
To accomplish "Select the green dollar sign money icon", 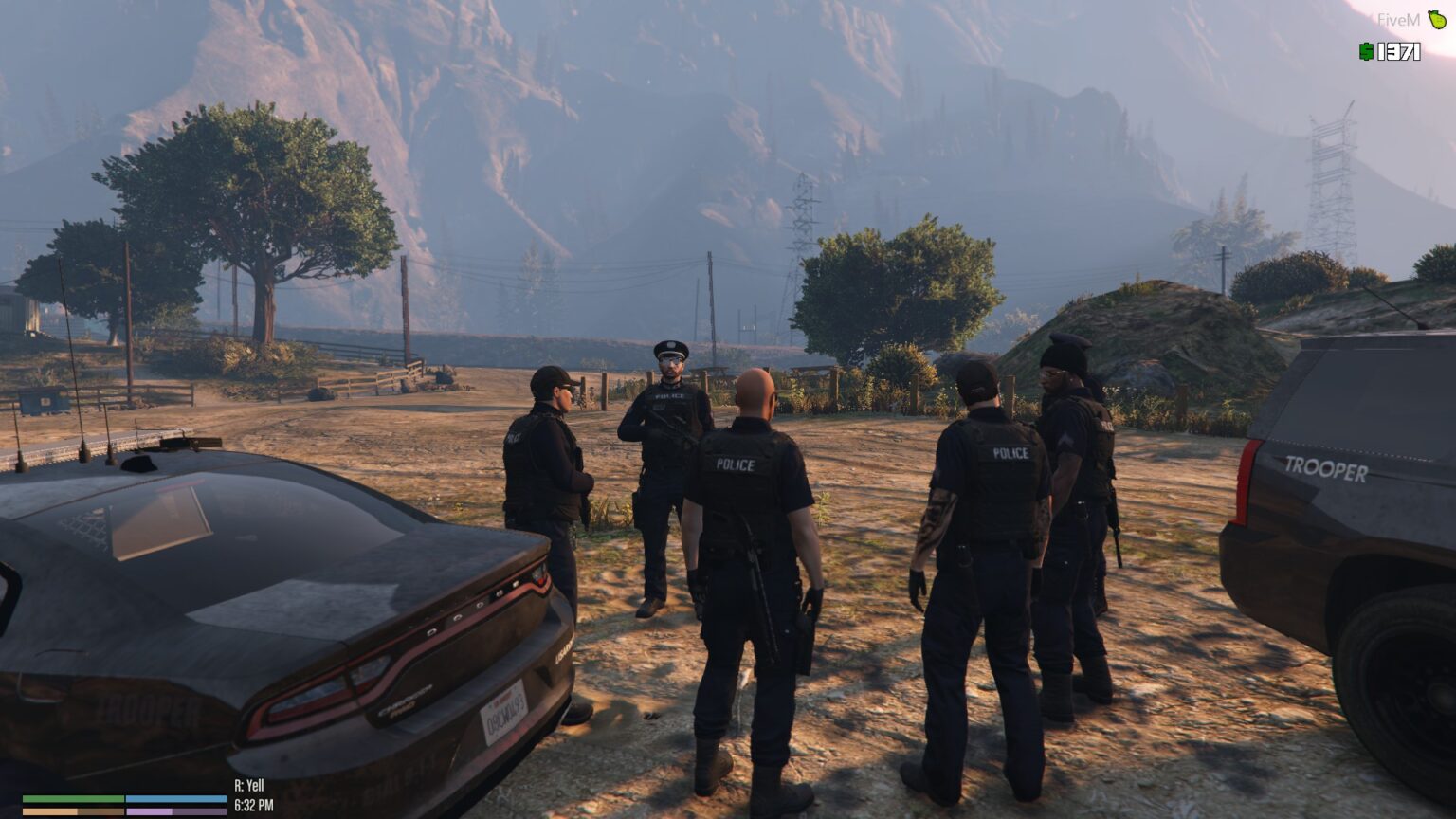I will [1365, 52].
